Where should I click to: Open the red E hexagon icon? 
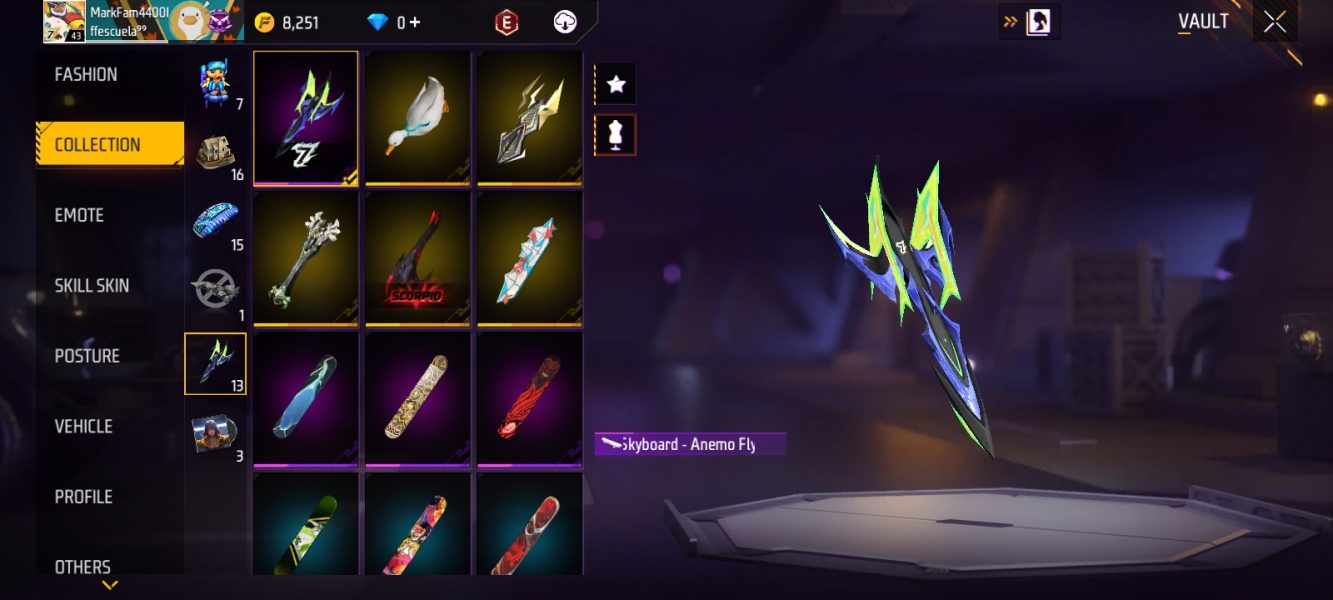click(507, 22)
